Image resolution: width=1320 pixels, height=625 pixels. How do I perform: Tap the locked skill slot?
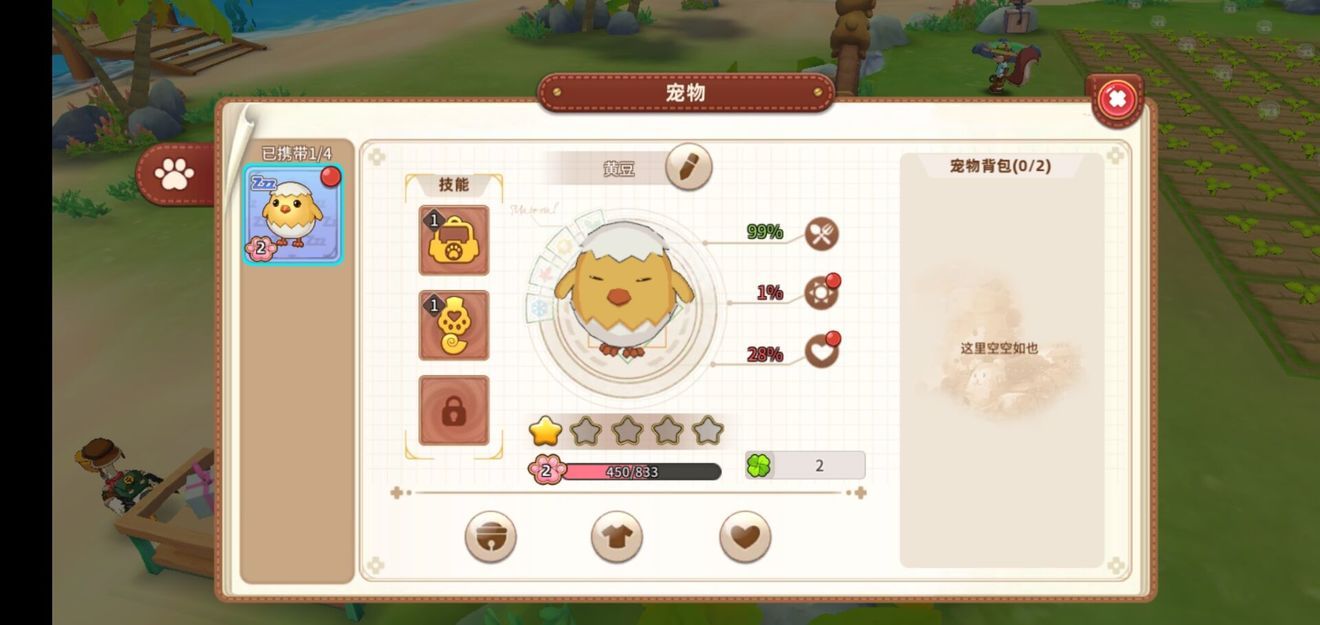454,410
